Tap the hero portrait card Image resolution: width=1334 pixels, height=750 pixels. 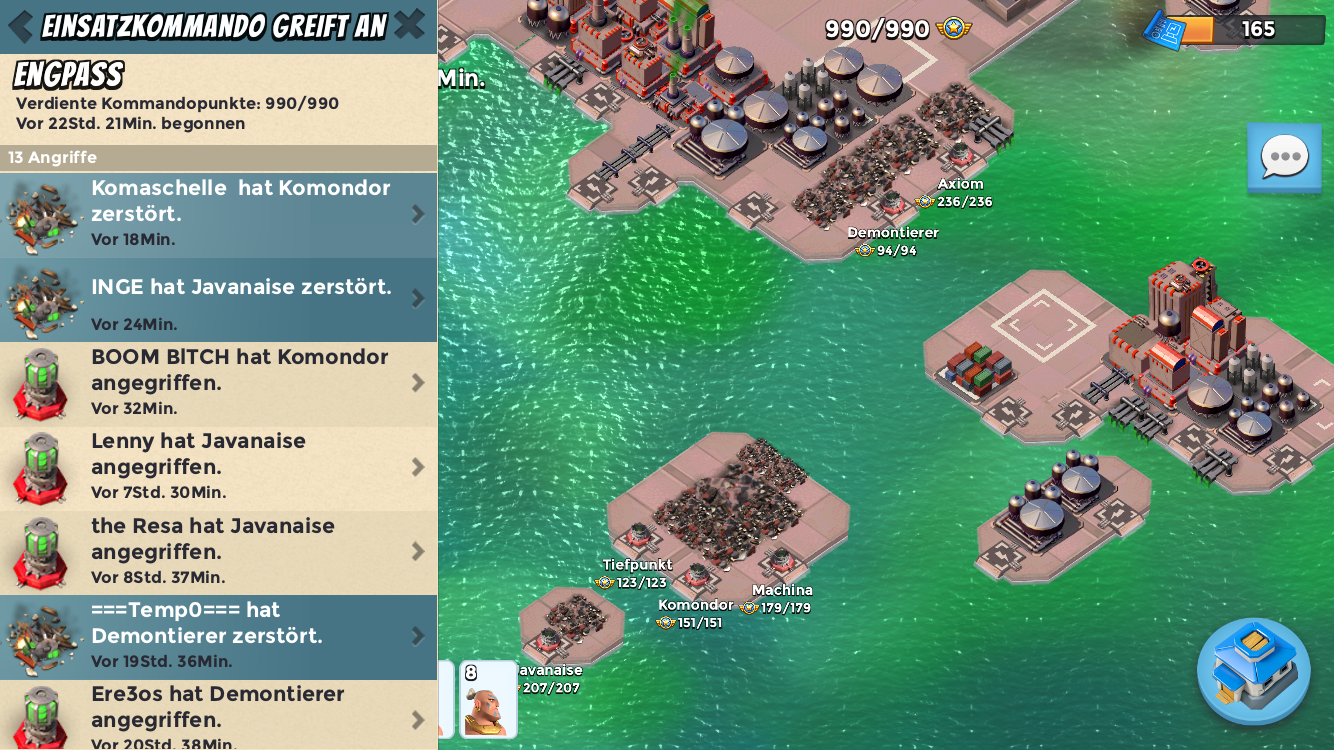click(488, 699)
